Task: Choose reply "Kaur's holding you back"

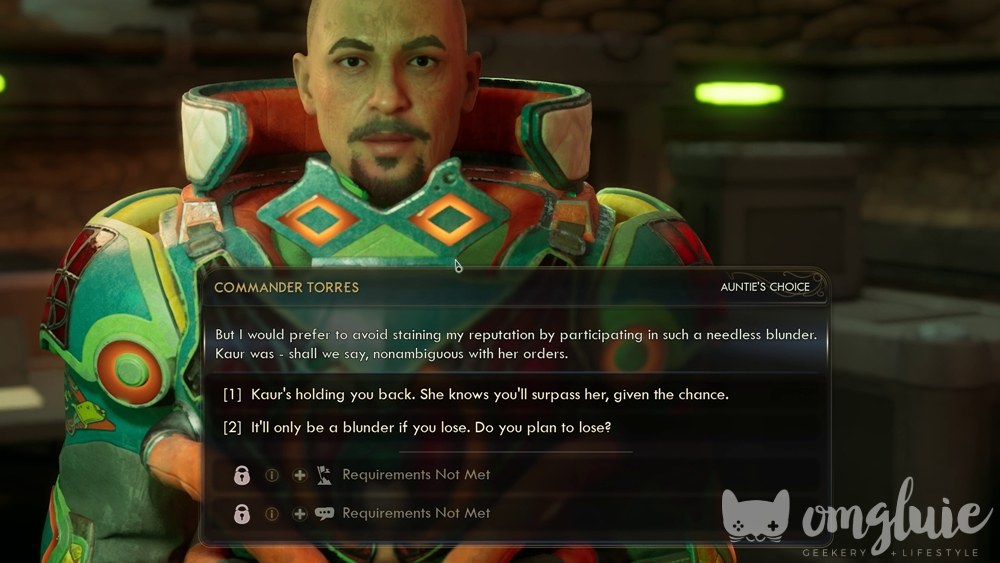Action: point(489,394)
